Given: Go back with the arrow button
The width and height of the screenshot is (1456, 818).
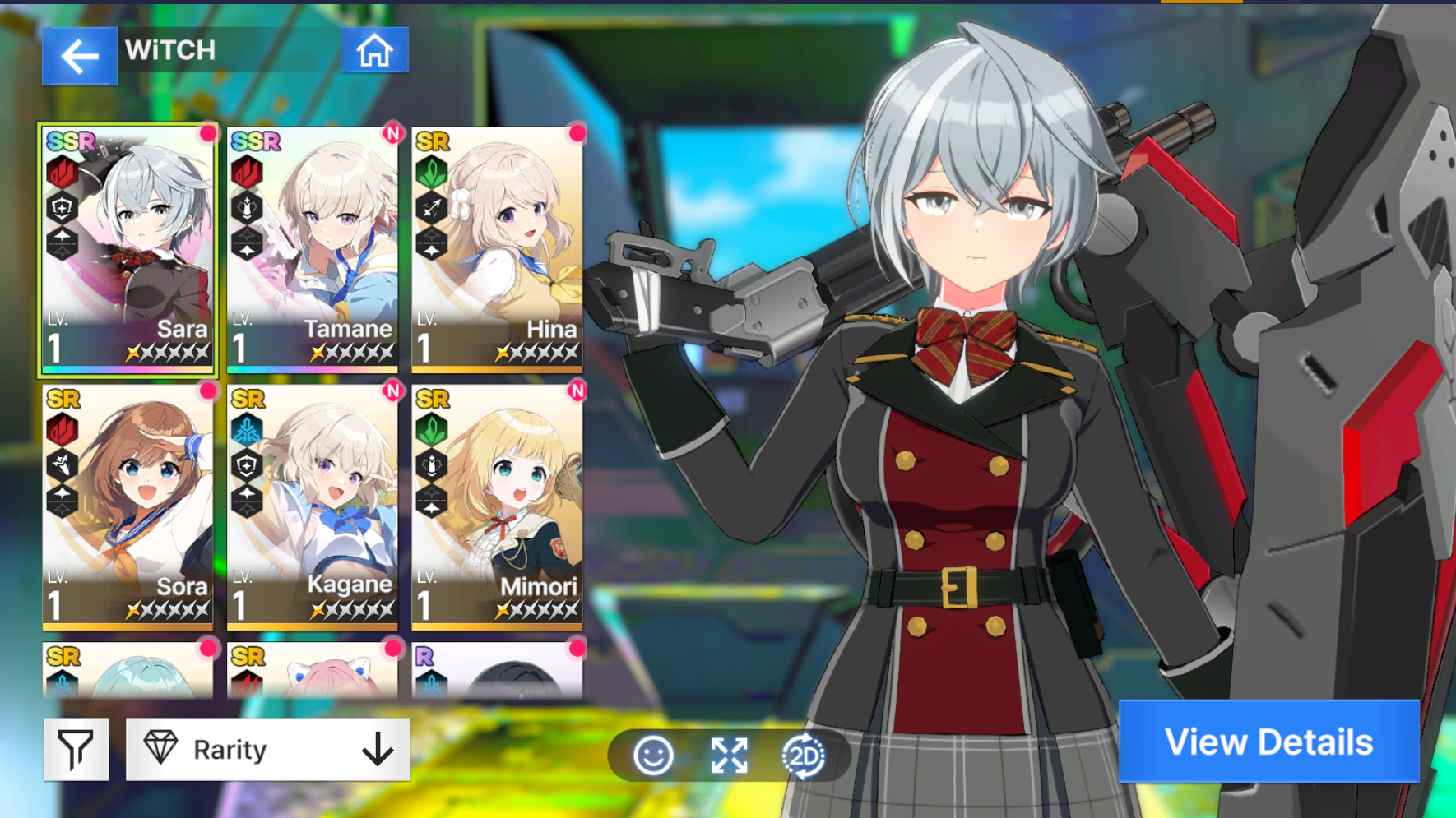Looking at the screenshot, I should tap(79, 56).
